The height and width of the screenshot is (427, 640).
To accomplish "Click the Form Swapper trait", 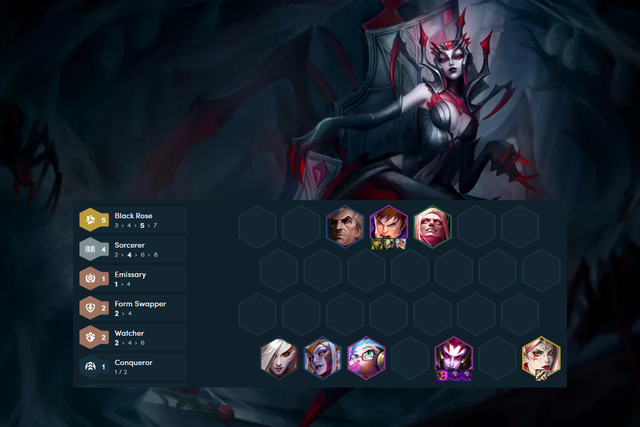I will (132, 308).
